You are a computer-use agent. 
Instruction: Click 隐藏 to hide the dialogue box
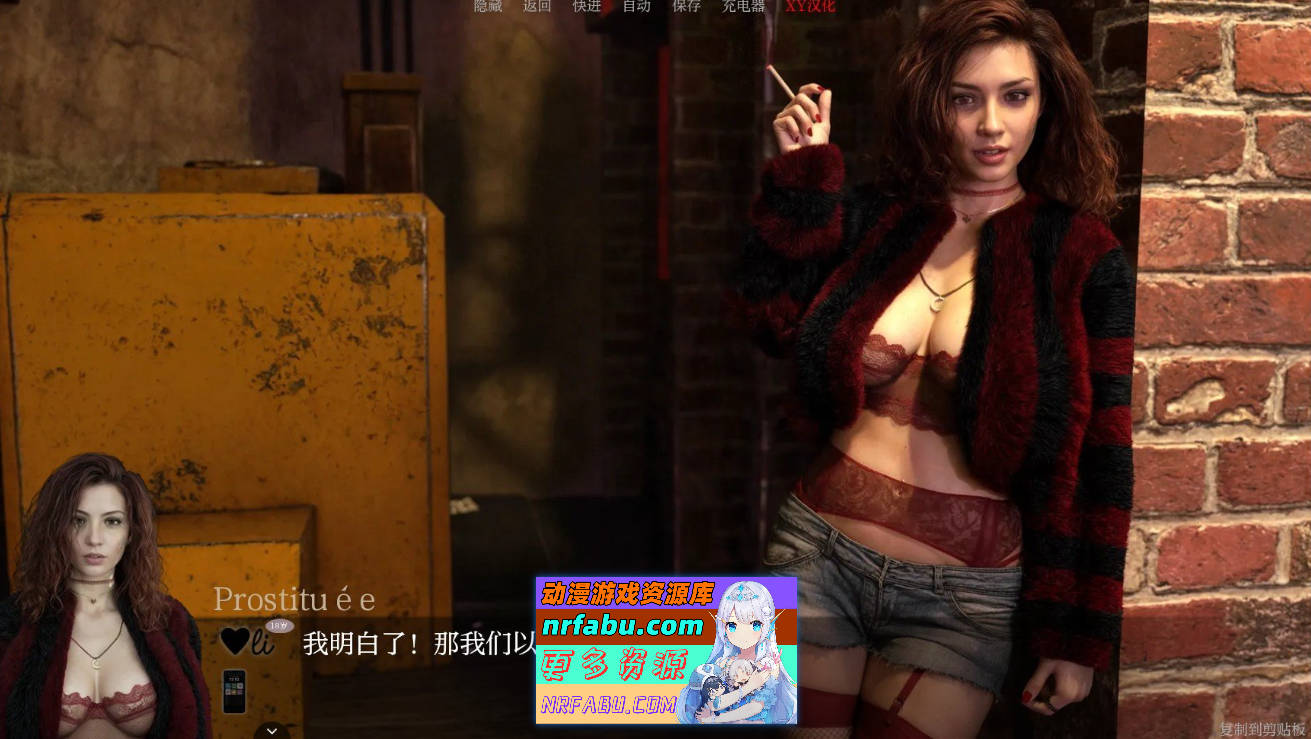pos(487,6)
